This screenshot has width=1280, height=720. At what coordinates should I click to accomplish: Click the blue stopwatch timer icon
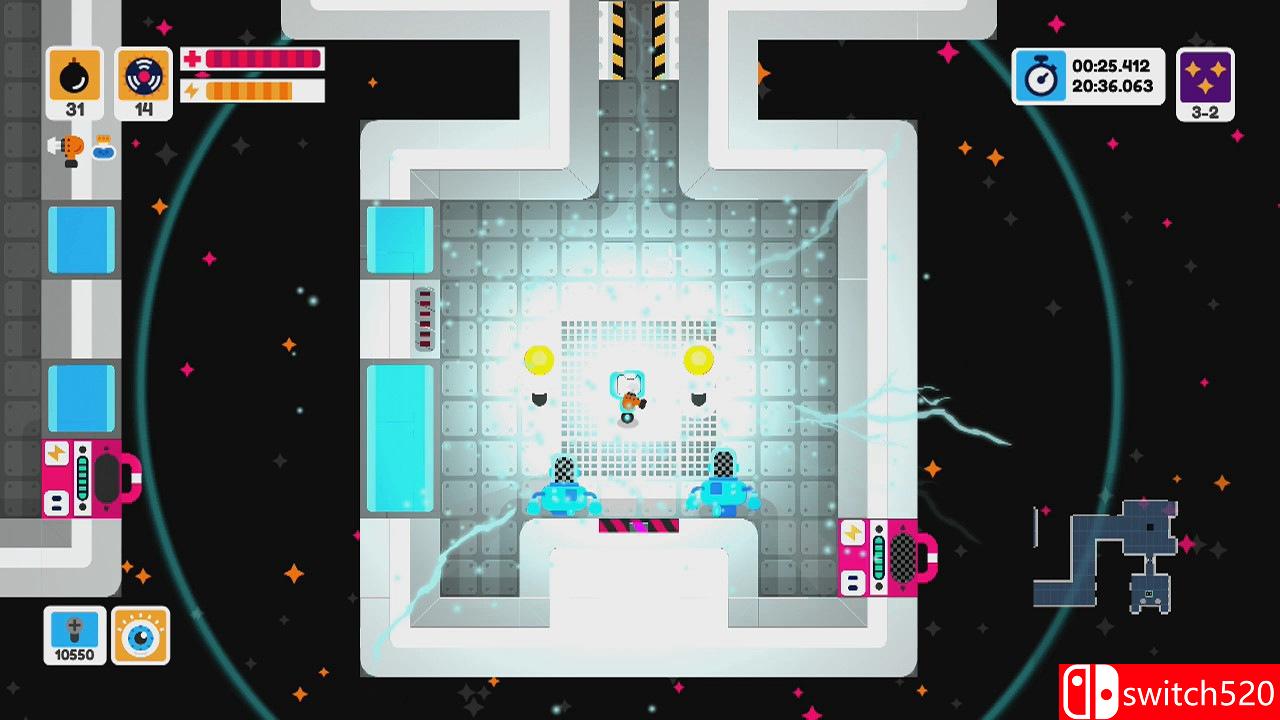1040,77
